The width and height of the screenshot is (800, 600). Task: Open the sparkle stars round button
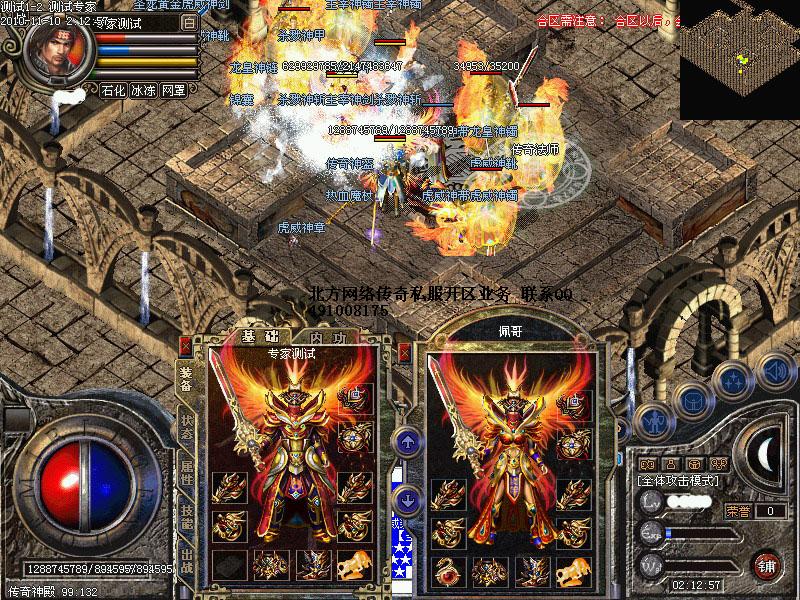click(733, 380)
